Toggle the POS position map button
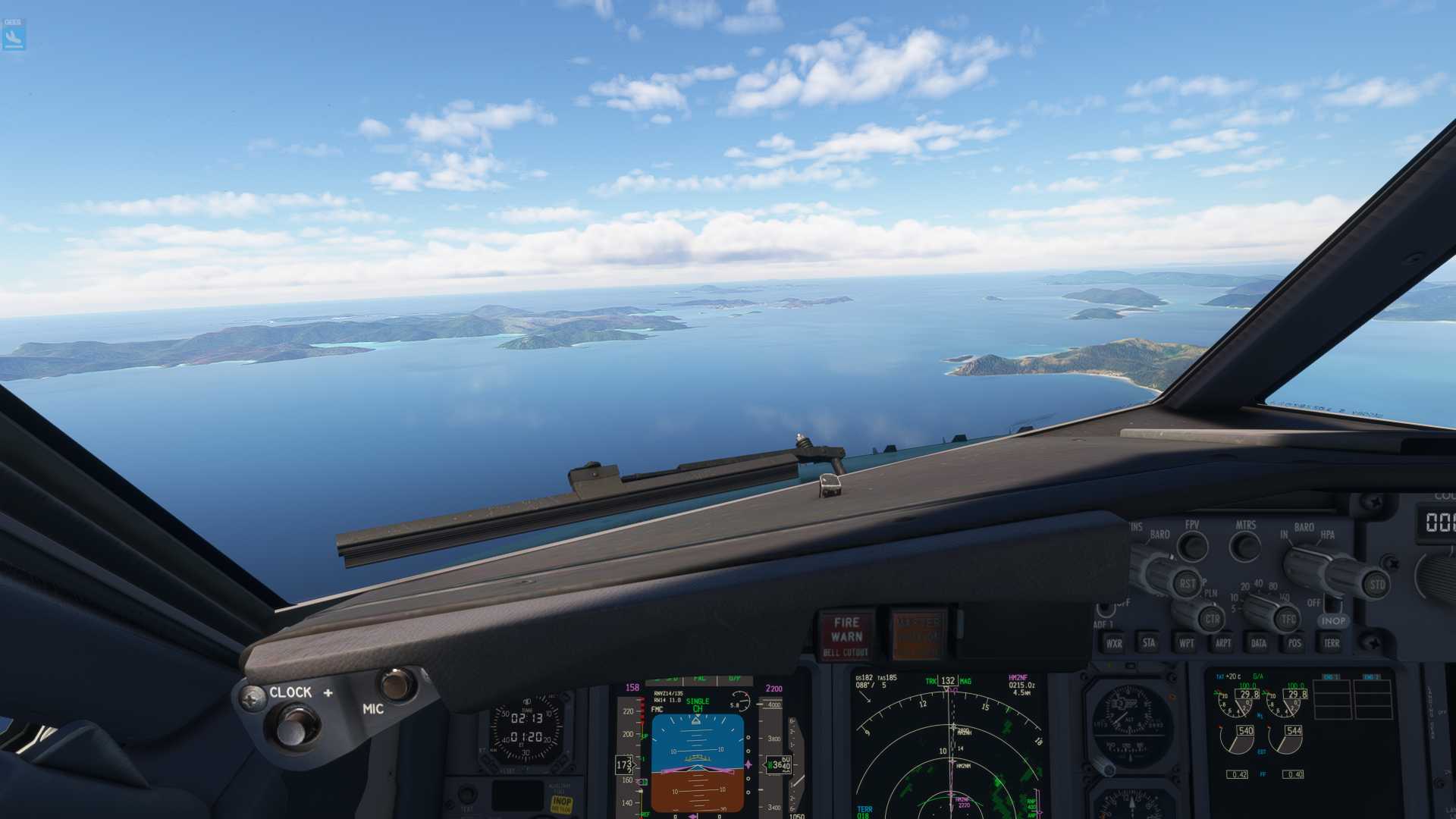1456x819 pixels. [x=1294, y=643]
